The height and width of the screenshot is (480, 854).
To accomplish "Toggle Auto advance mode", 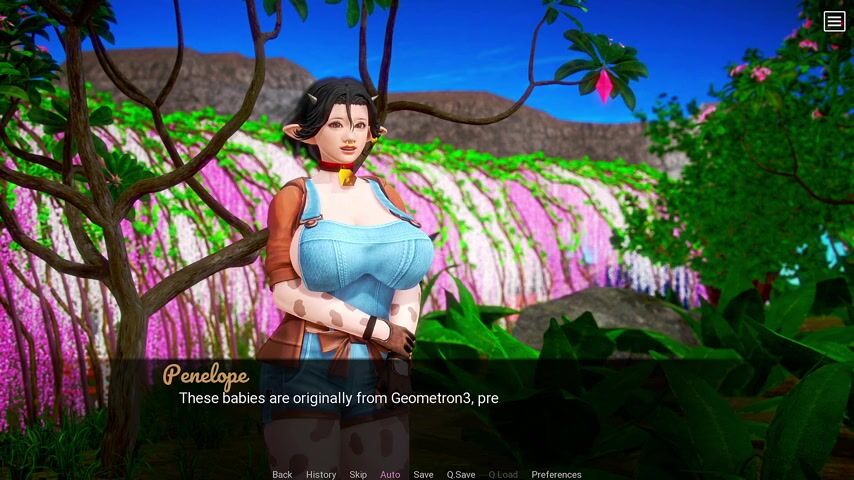I will (390, 474).
